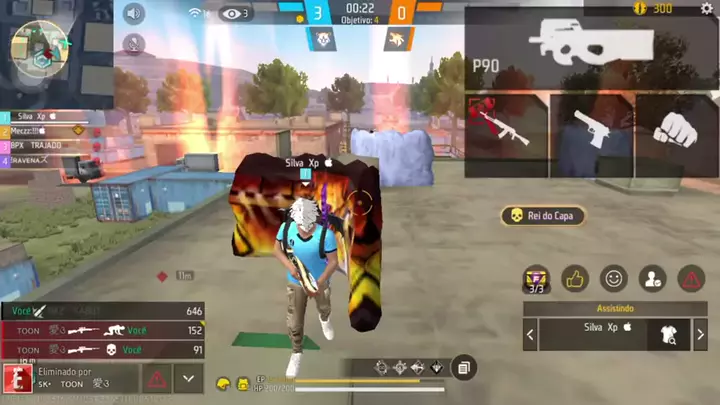Viewport: 720px width, 405px height.
Task: Select the fist melee slot
Action: point(677,127)
